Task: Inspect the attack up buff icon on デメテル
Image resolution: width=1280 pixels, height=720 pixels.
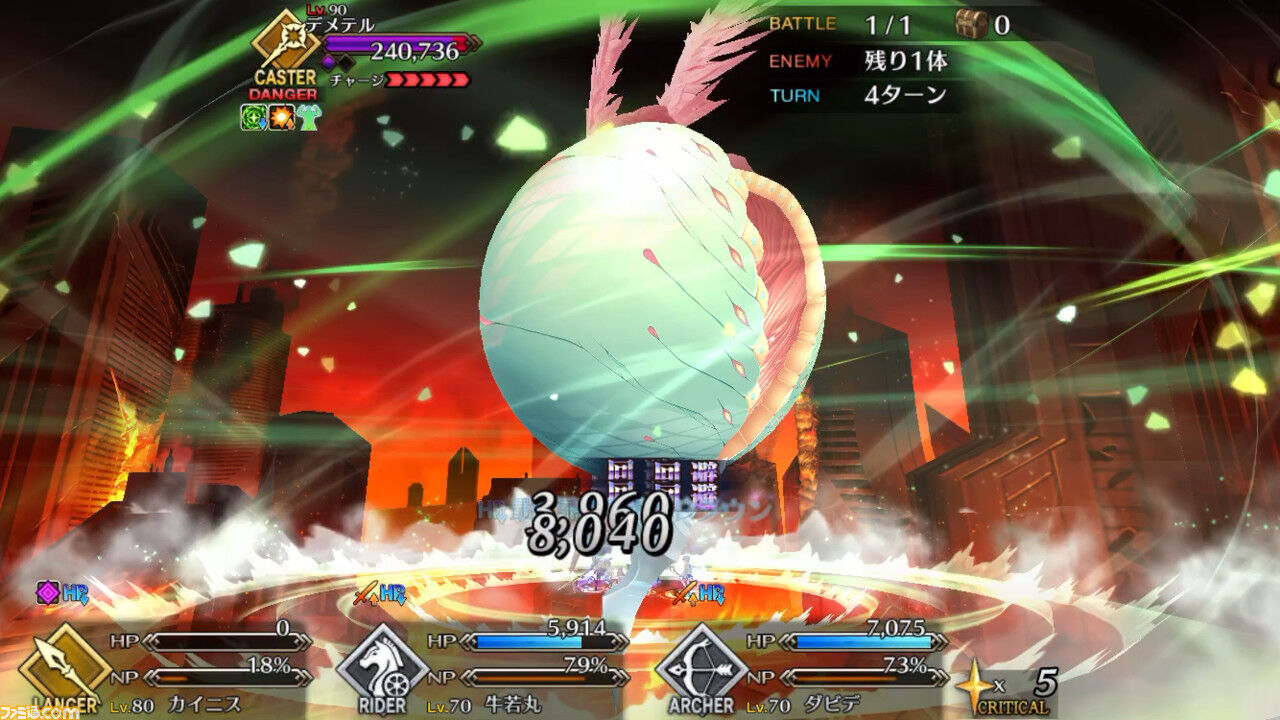Action: pos(280,117)
